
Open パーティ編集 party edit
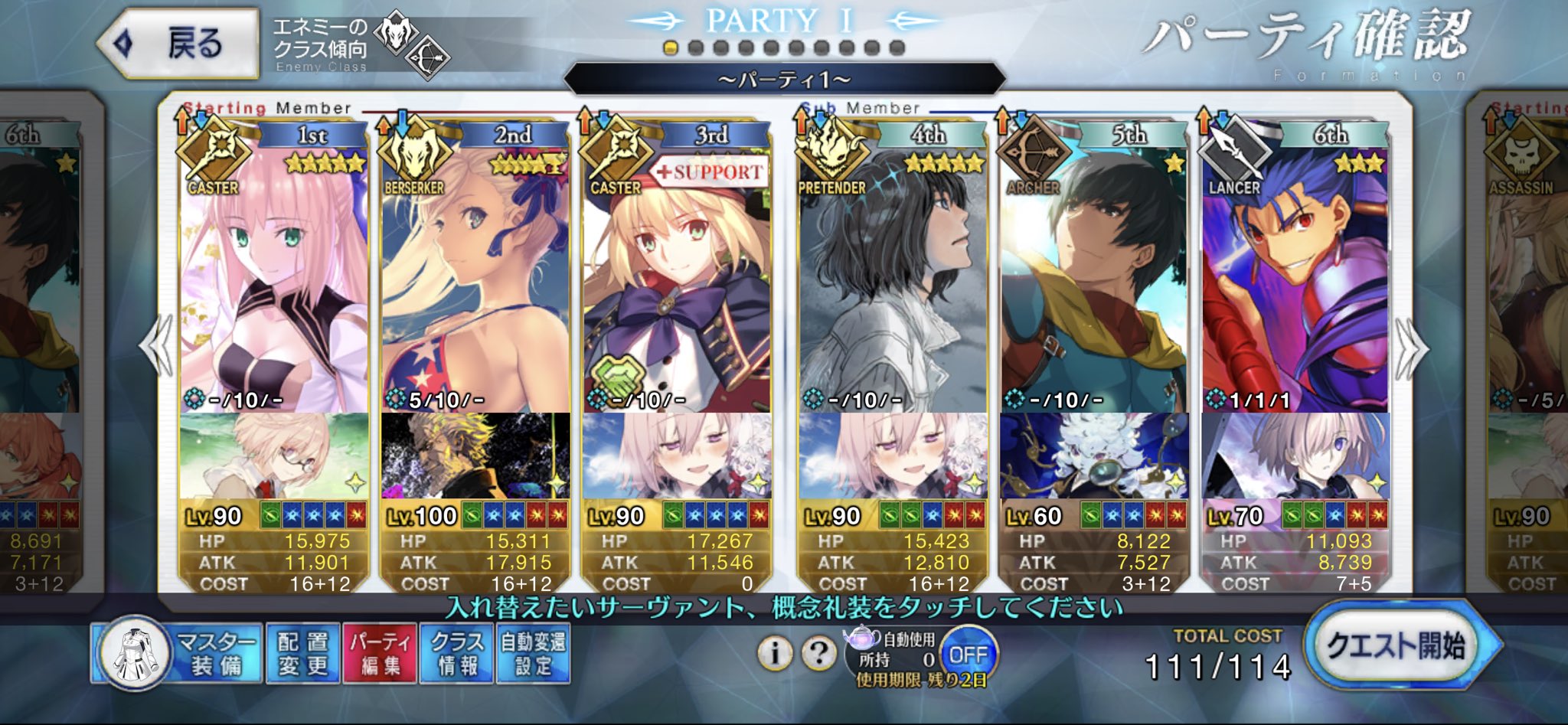coord(381,653)
